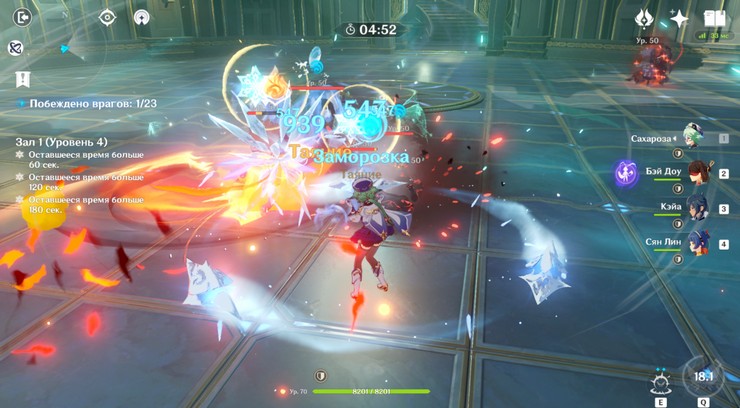Screen dimensions: 740x408
Task: Open the round elemental sight icon
Action: [142, 17]
